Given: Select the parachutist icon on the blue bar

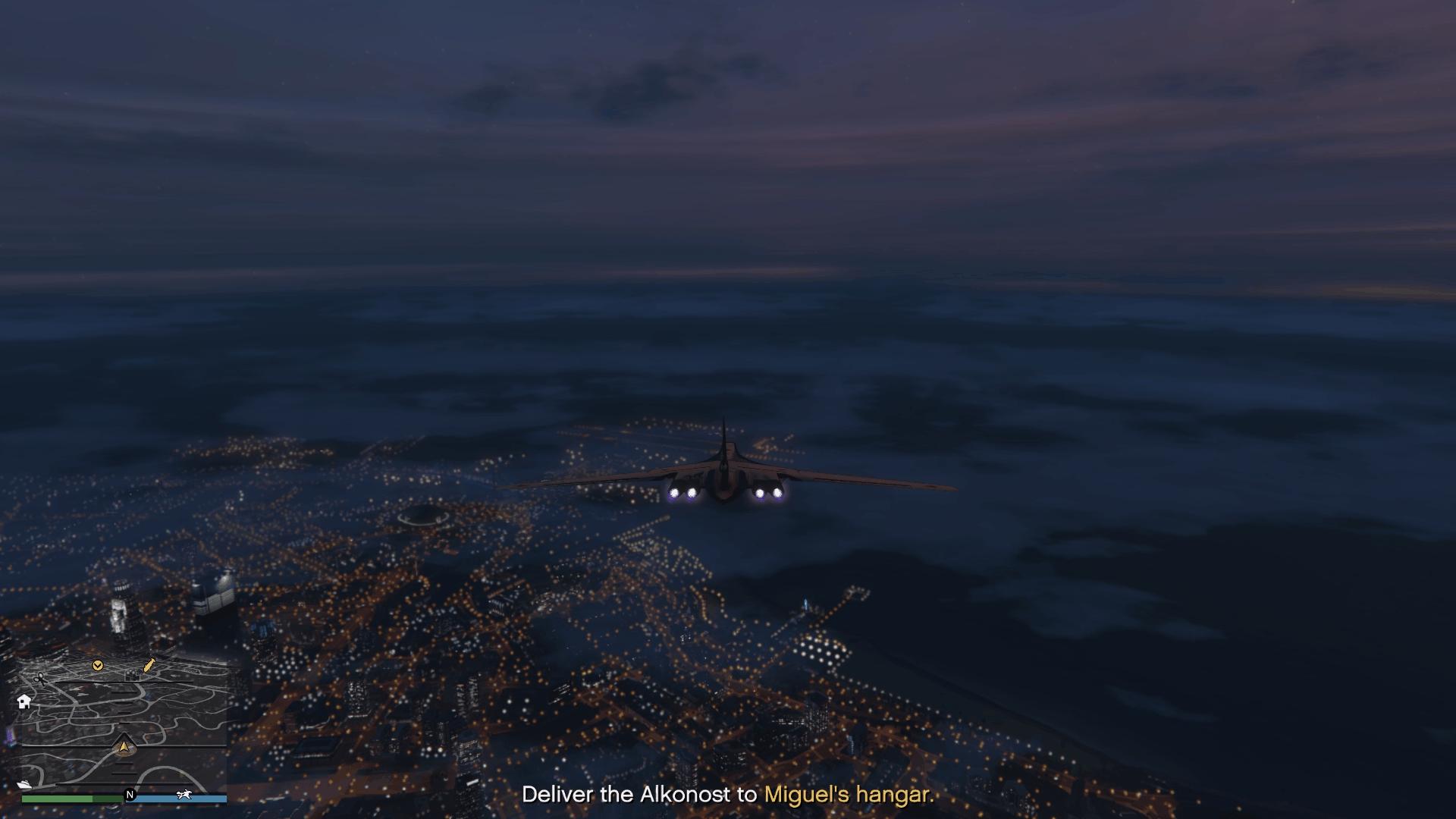Looking at the screenshot, I should (x=185, y=795).
